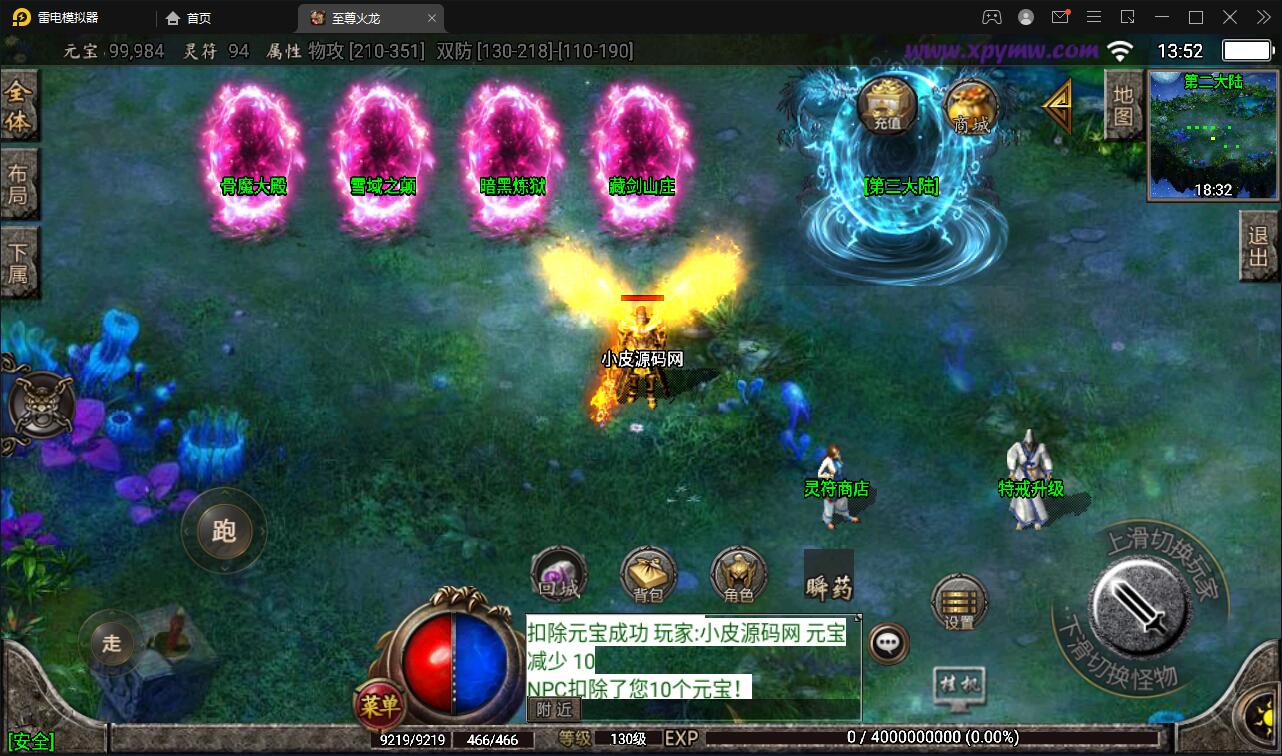Open the chat bubble icon
Viewport: 1282px width, 756px height.
pos(886,643)
